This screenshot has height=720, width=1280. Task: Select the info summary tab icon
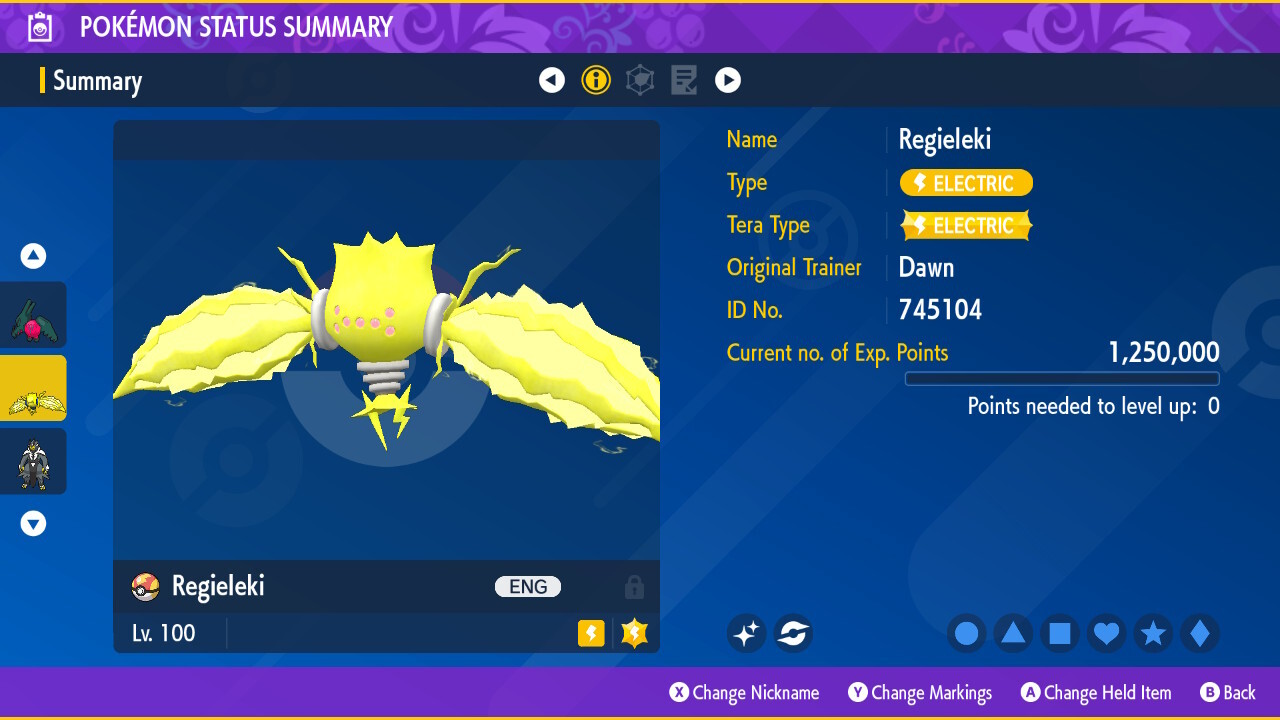pyautogui.click(x=596, y=80)
